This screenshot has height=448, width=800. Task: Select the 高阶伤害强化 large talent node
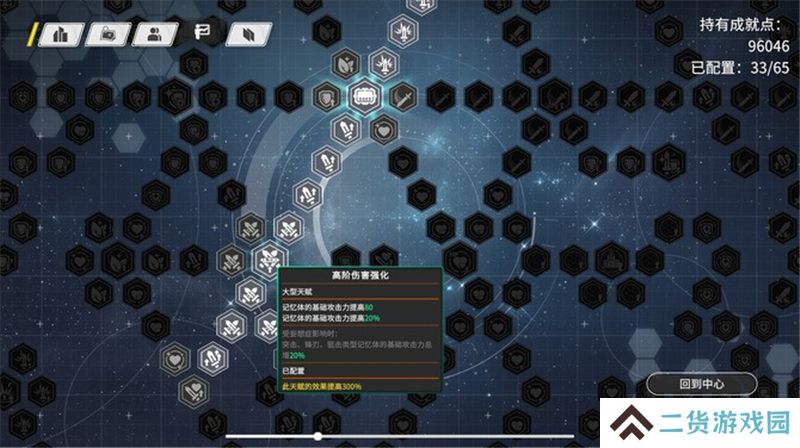click(269, 260)
